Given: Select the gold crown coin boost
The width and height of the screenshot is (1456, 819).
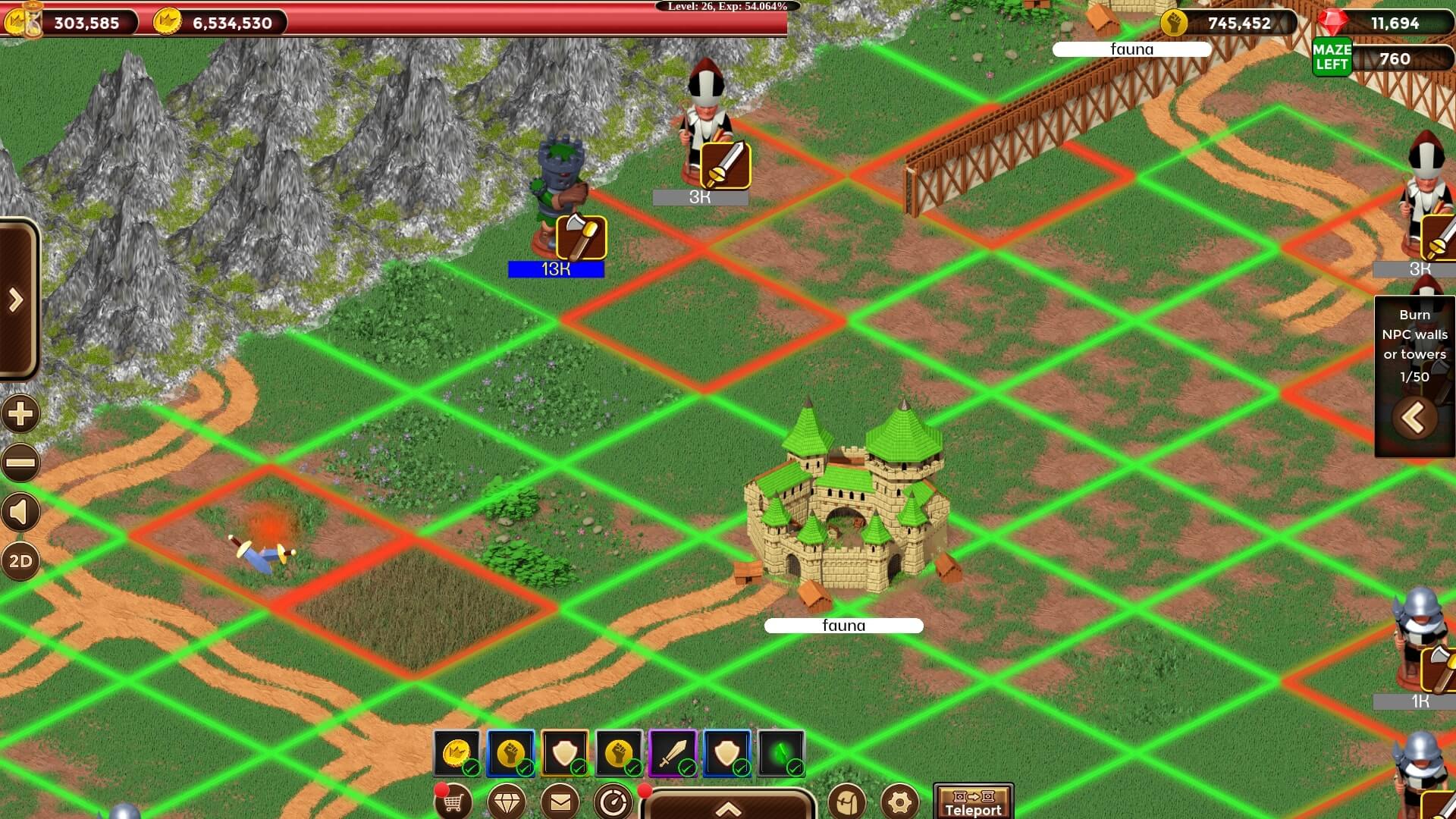Looking at the screenshot, I should (457, 753).
